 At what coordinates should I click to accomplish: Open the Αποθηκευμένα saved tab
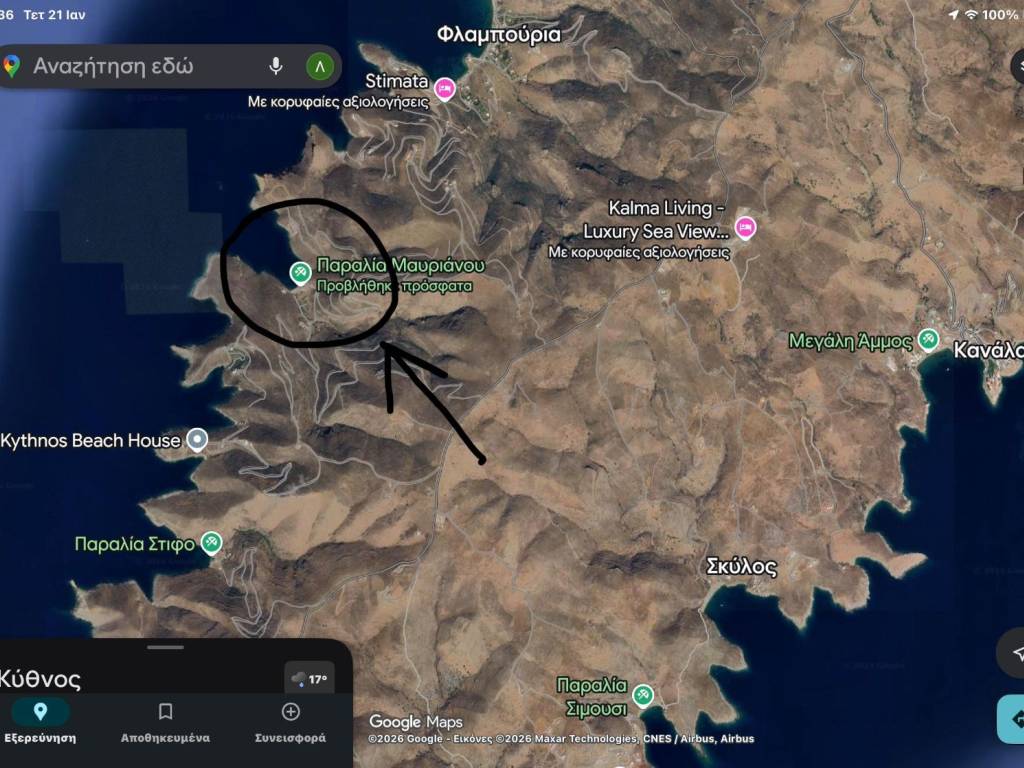[x=165, y=722]
